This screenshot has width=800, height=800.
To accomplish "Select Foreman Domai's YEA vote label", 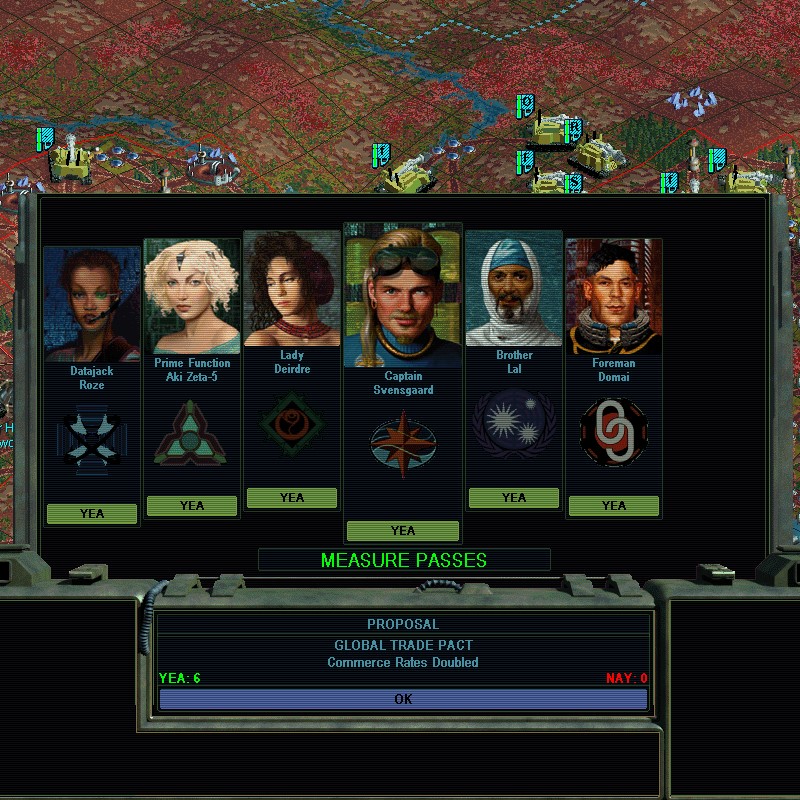I will (x=614, y=505).
